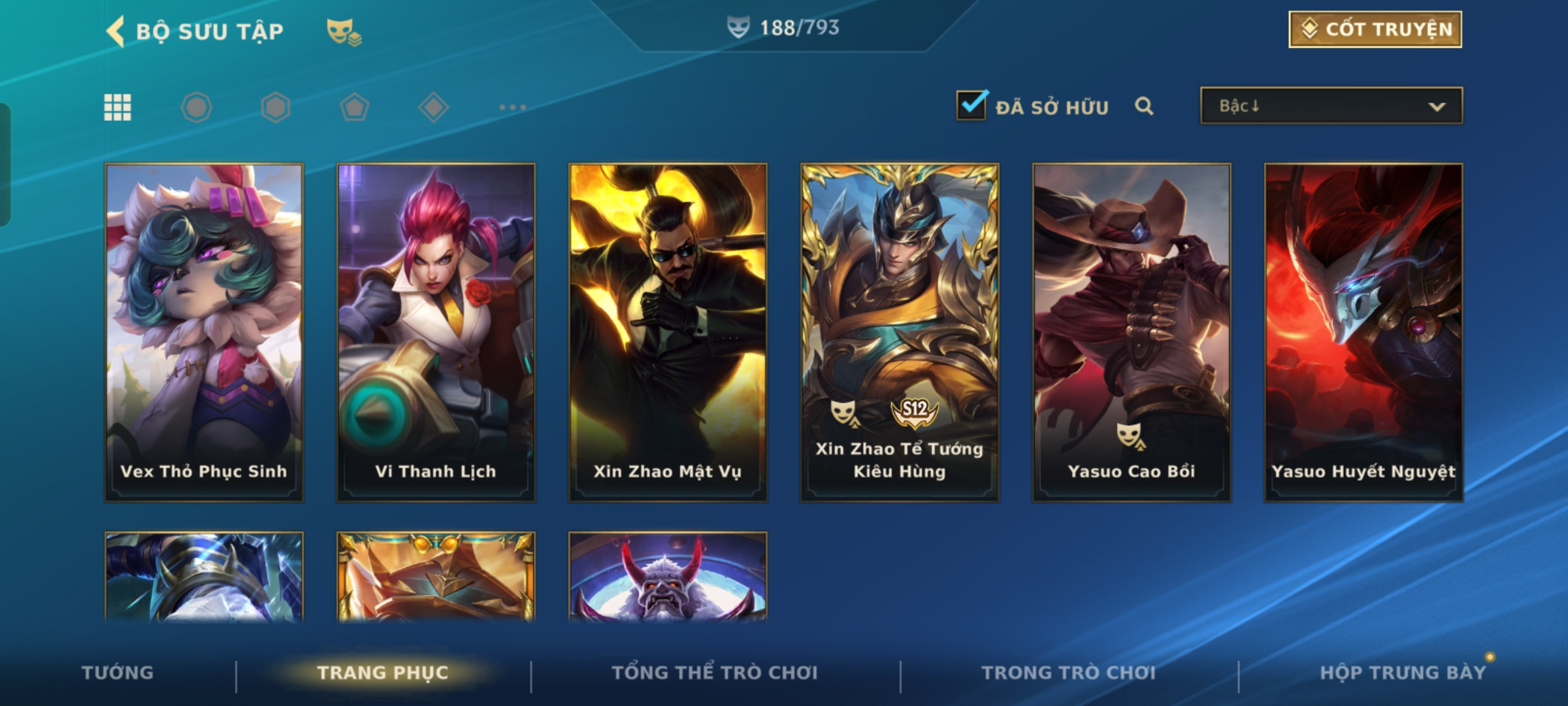Go back from Bộ Sưu Tập screen
This screenshot has width=1568, height=706.
coord(116,31)
